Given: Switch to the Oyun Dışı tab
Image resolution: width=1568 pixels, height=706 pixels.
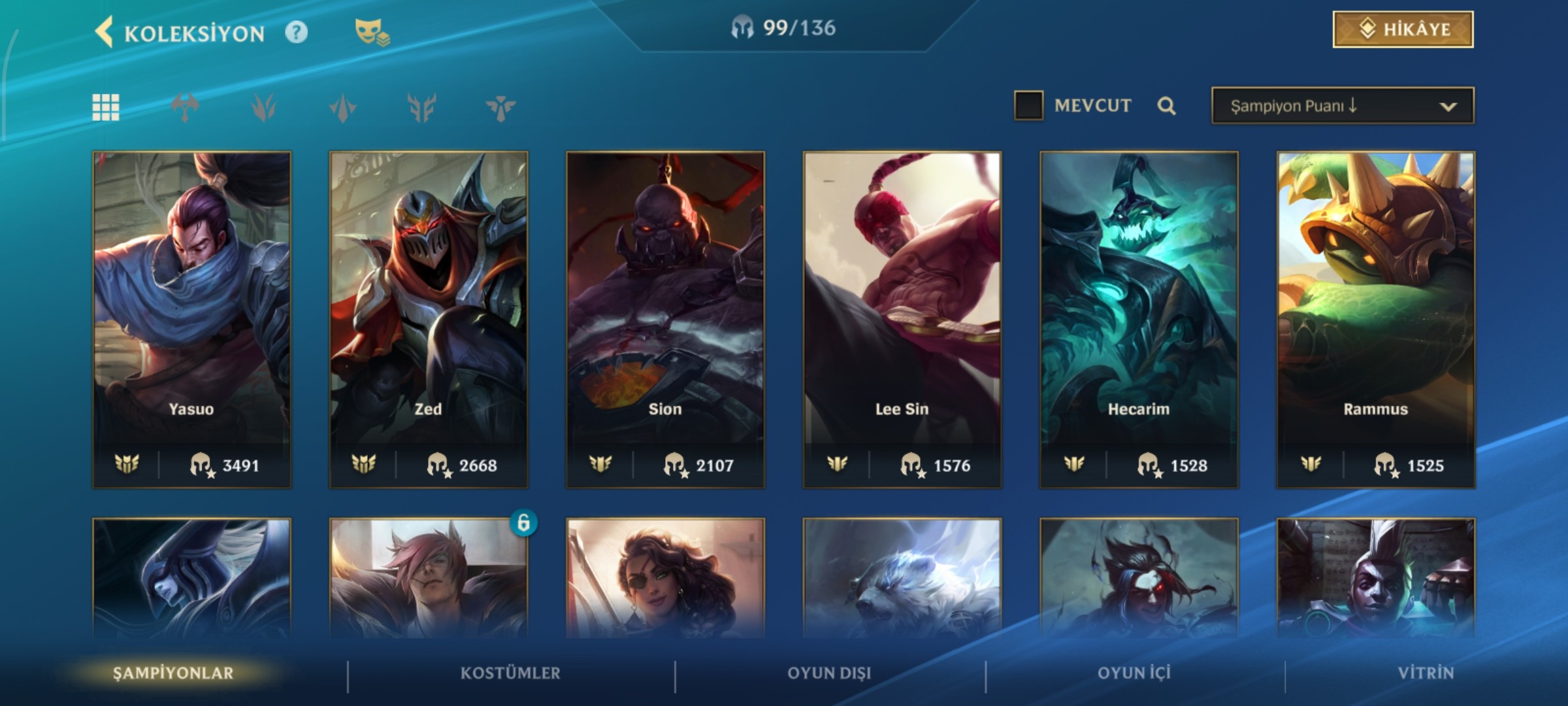Looking at the screenshot, I should click(x=829, y=673).
